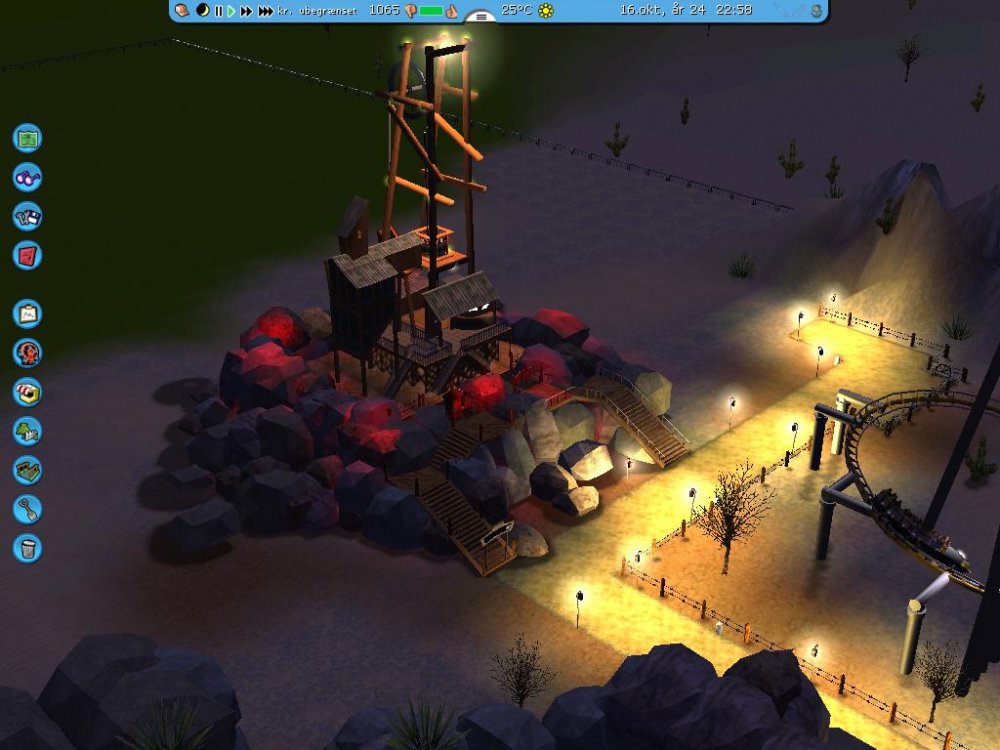Open the shops and stalls menu

click(27, 392)
